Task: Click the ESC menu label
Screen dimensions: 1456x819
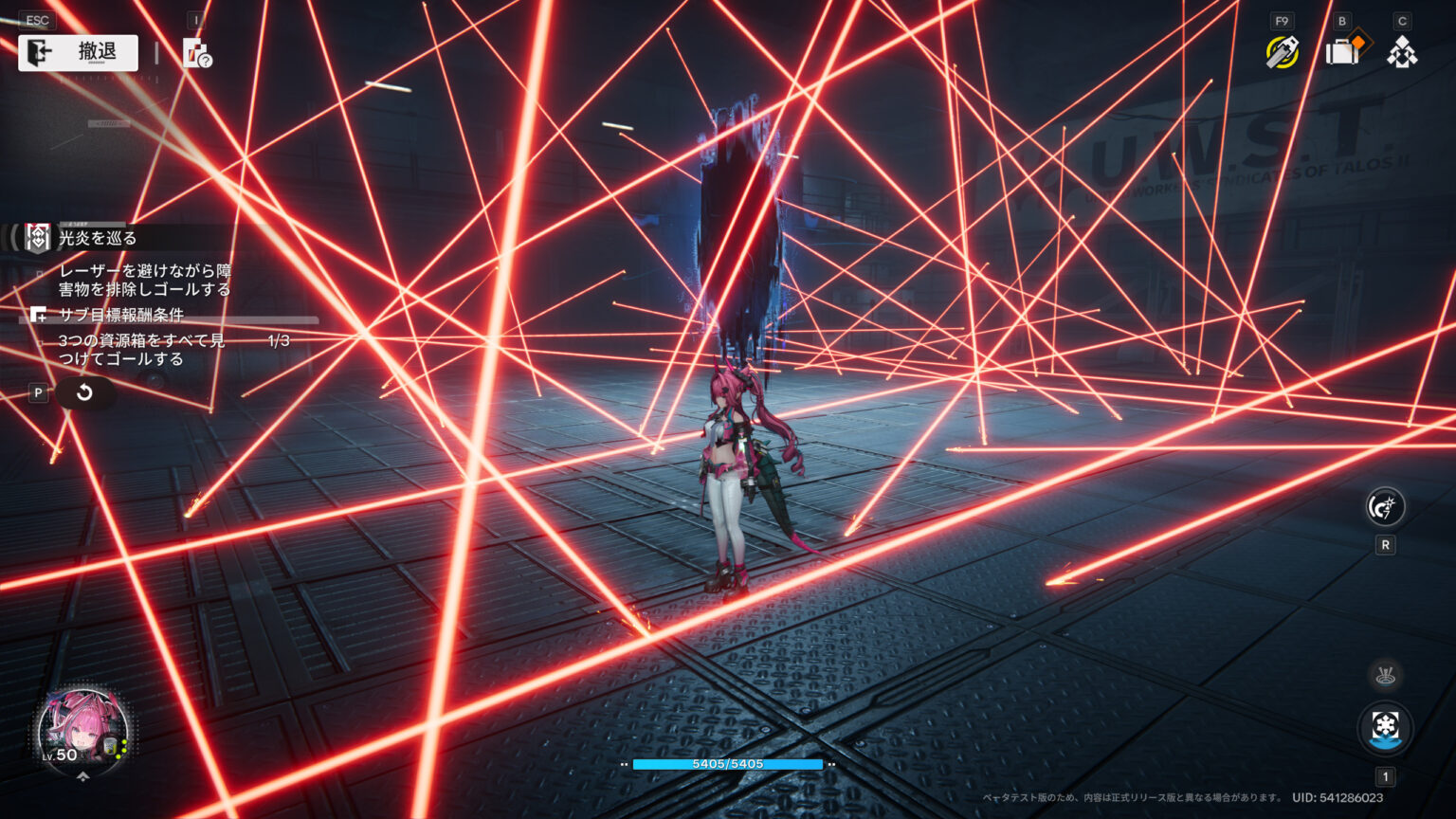Action: tap(36, 19)
